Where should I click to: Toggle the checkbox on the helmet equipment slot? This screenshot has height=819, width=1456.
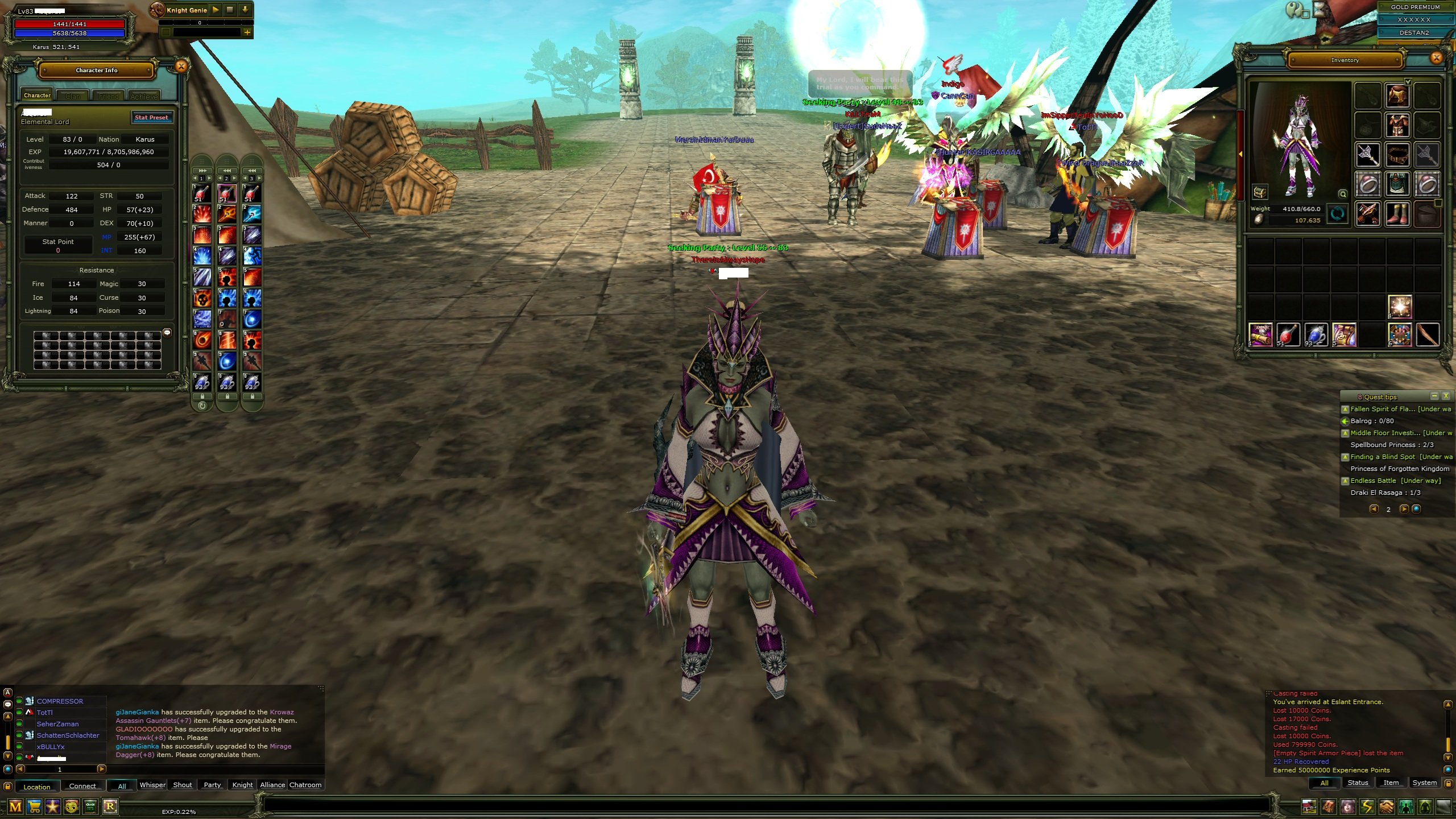(x=1409, y=82)
